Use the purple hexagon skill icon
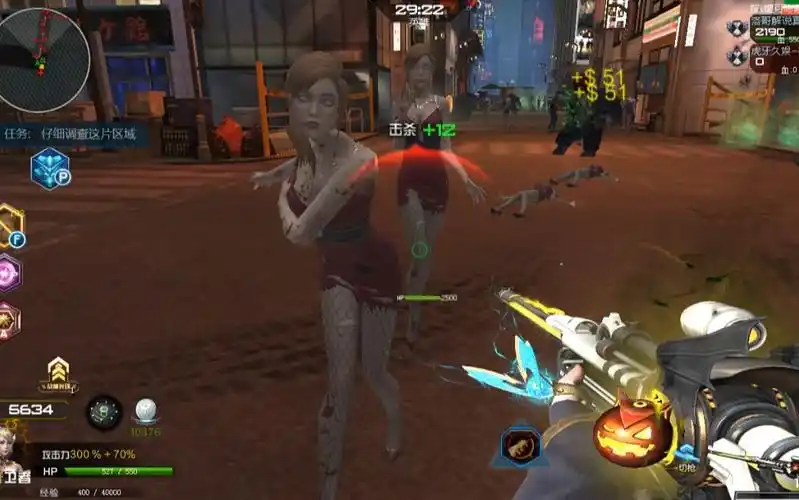Screen dimensions: 799x500 click(x=8, y=272)
